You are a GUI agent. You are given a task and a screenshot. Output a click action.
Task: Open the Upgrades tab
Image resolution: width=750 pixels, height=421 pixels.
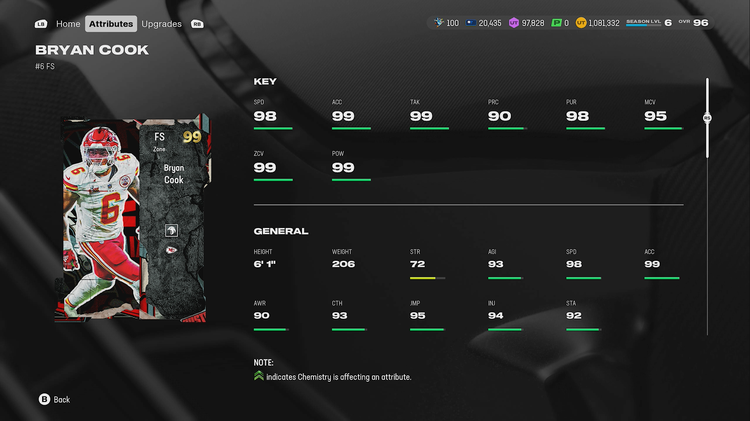(162, 23)
